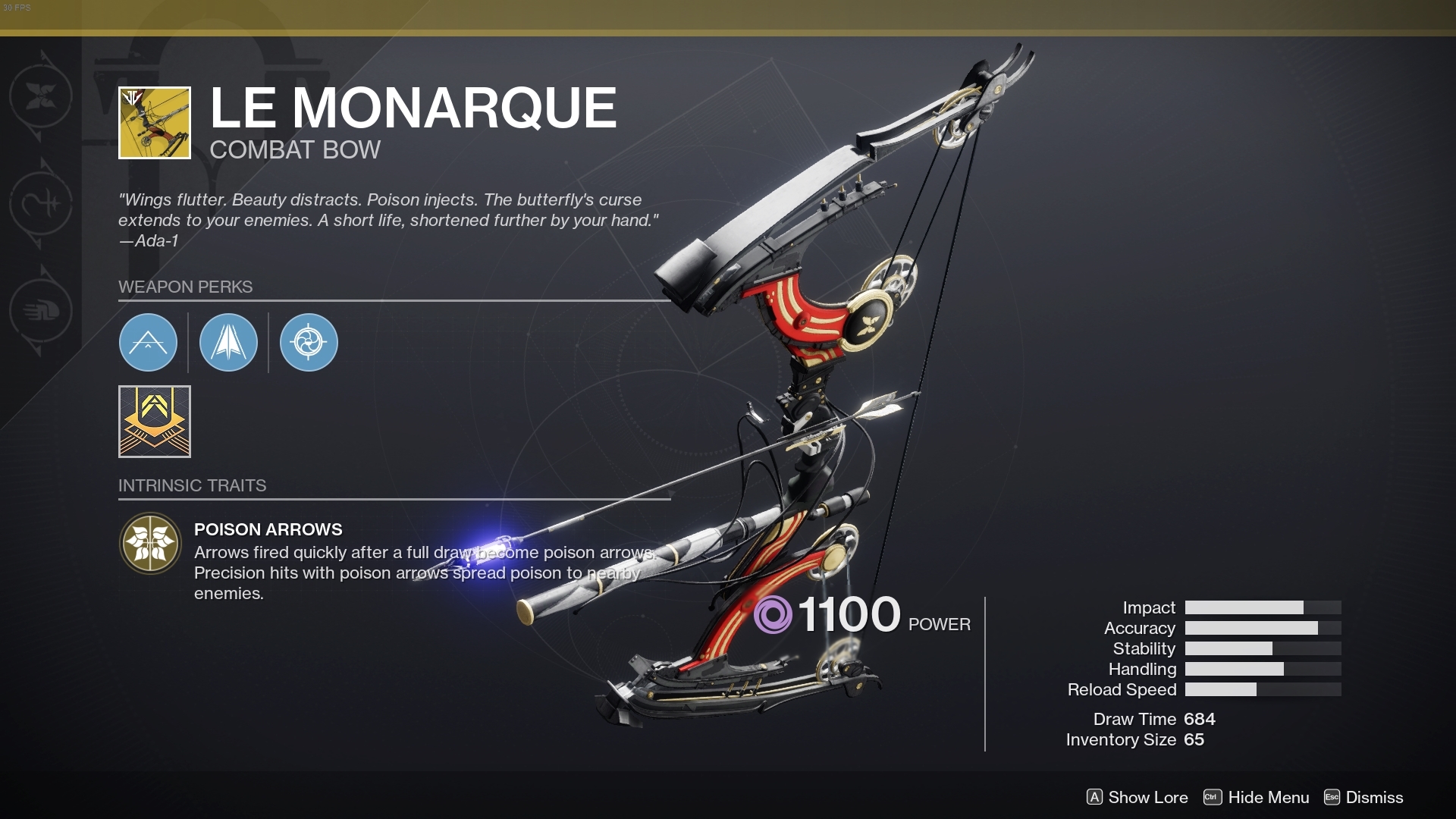Select the Poison Arrows intrinsic trait icon

click(150, 544)
